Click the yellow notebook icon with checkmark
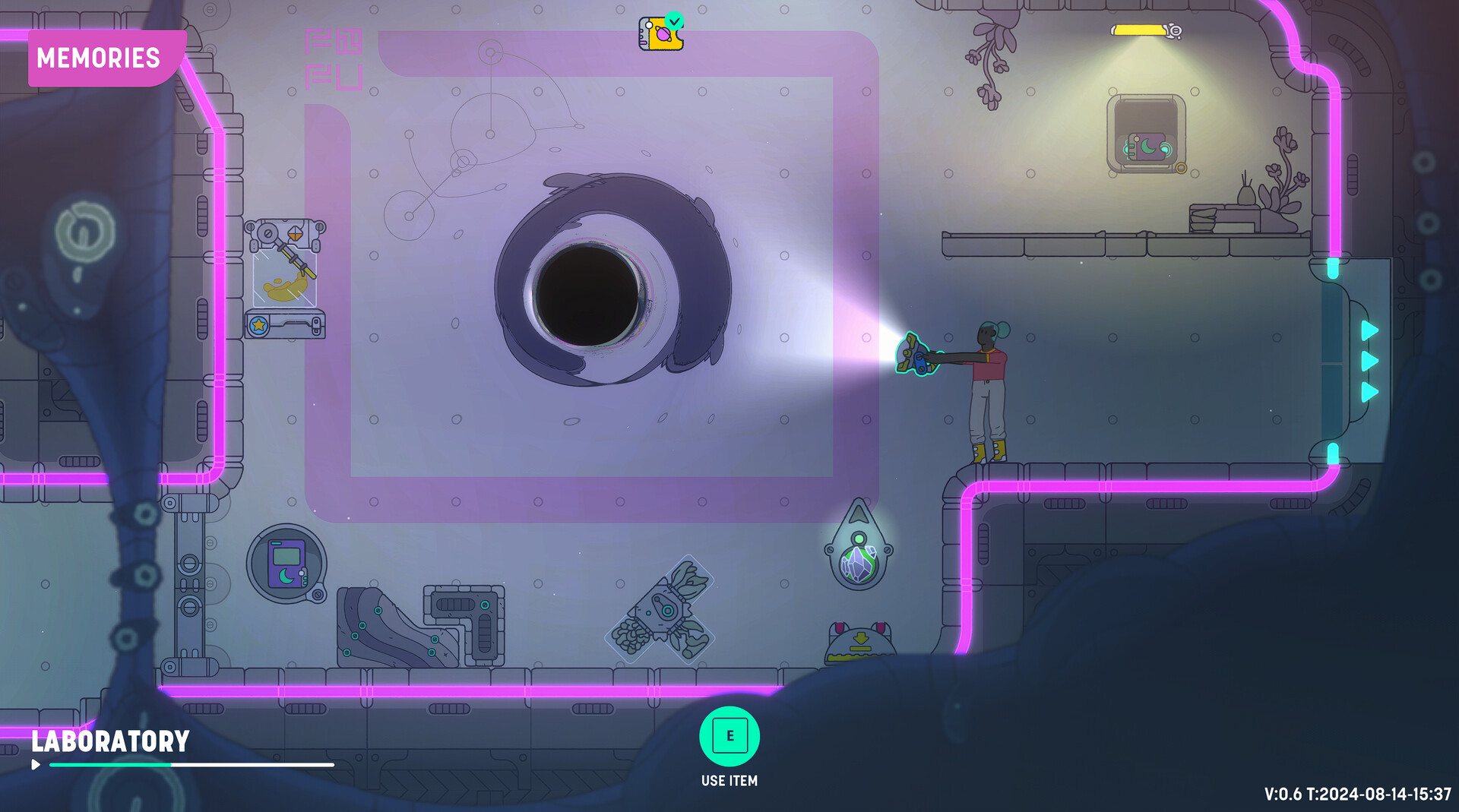Viewport: 1459px width, 812px height. click(x=660, y=33)
